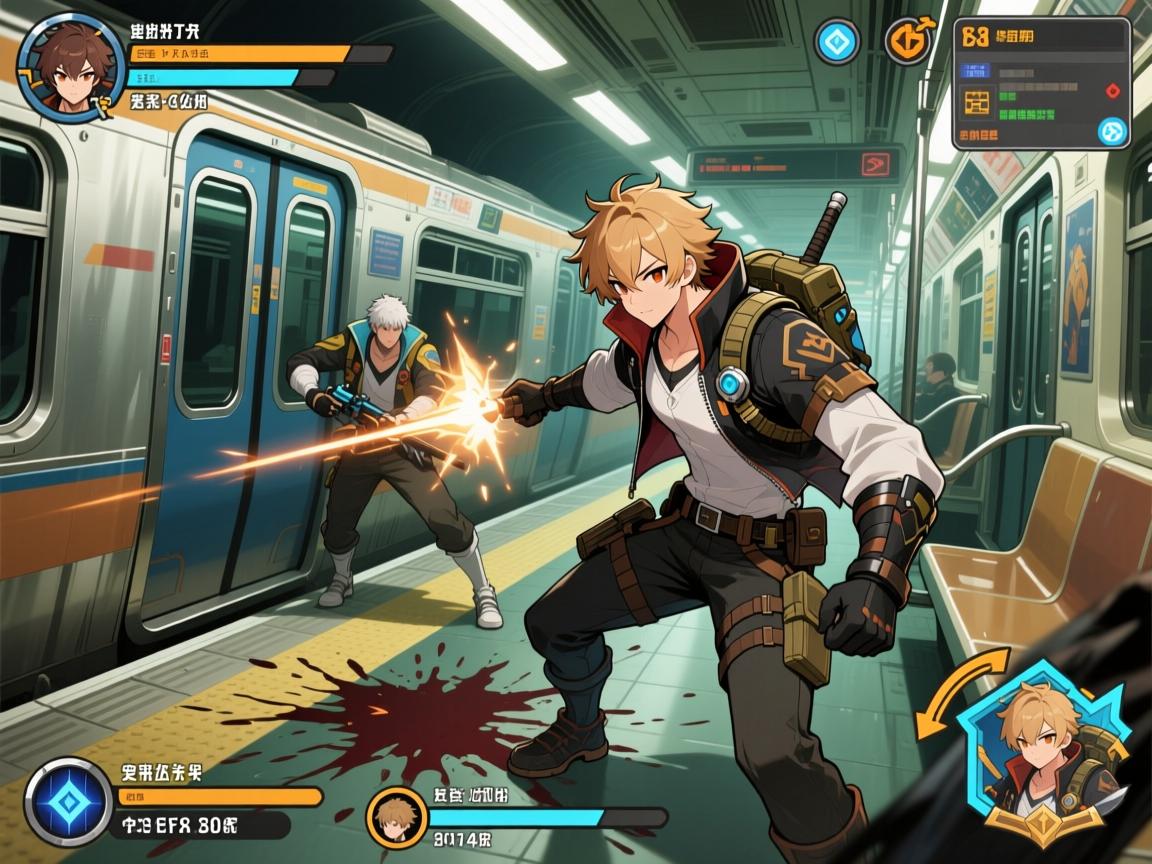
Task: Tap the round blue diamond icon beside the orange button
Action: (x=837, y=42)
